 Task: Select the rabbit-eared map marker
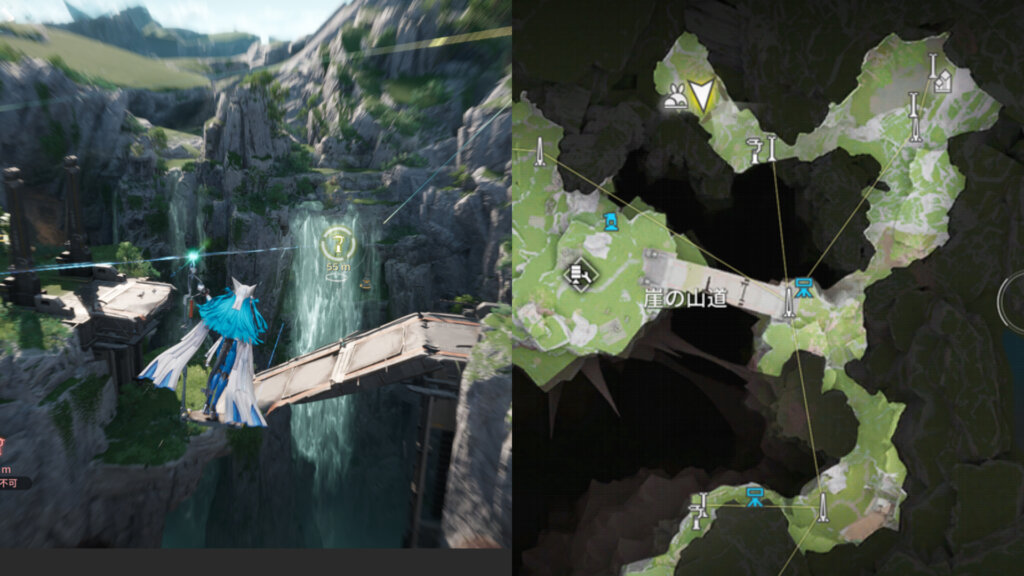click(677, 98)
